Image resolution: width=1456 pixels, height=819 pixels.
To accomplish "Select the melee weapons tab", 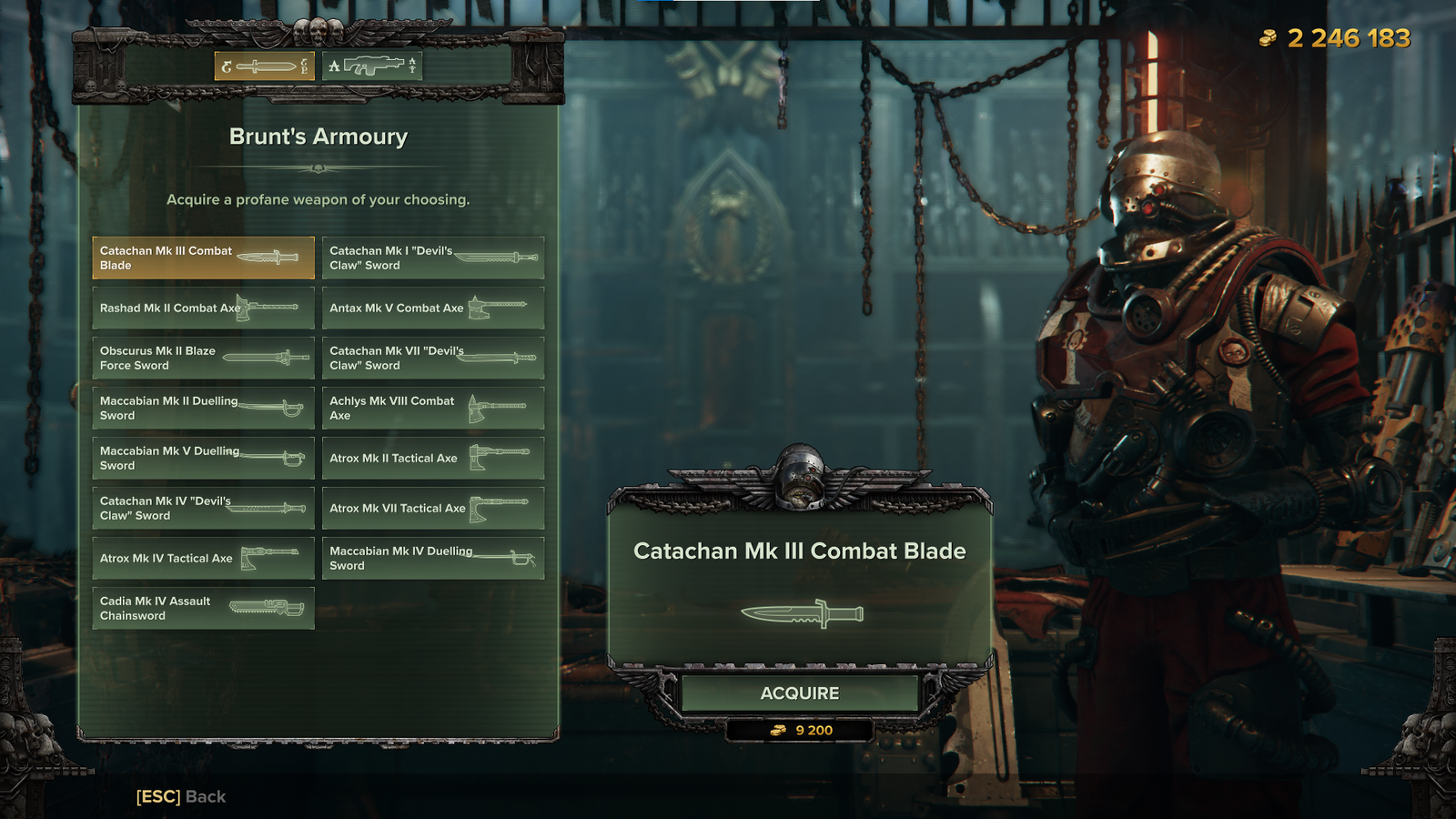I will click(x=265, y=66).
